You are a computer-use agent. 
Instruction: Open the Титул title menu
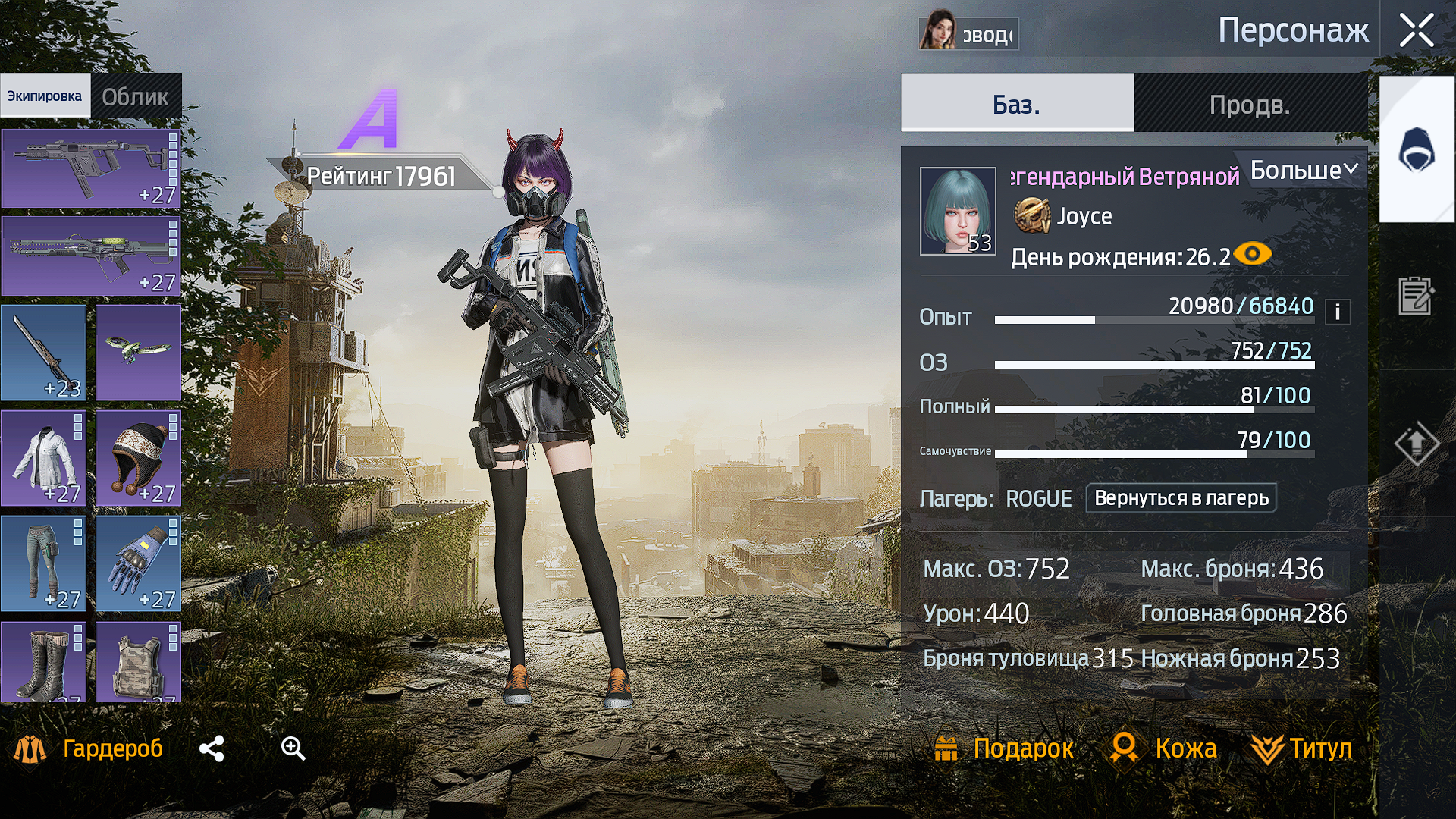(1301, 748)
